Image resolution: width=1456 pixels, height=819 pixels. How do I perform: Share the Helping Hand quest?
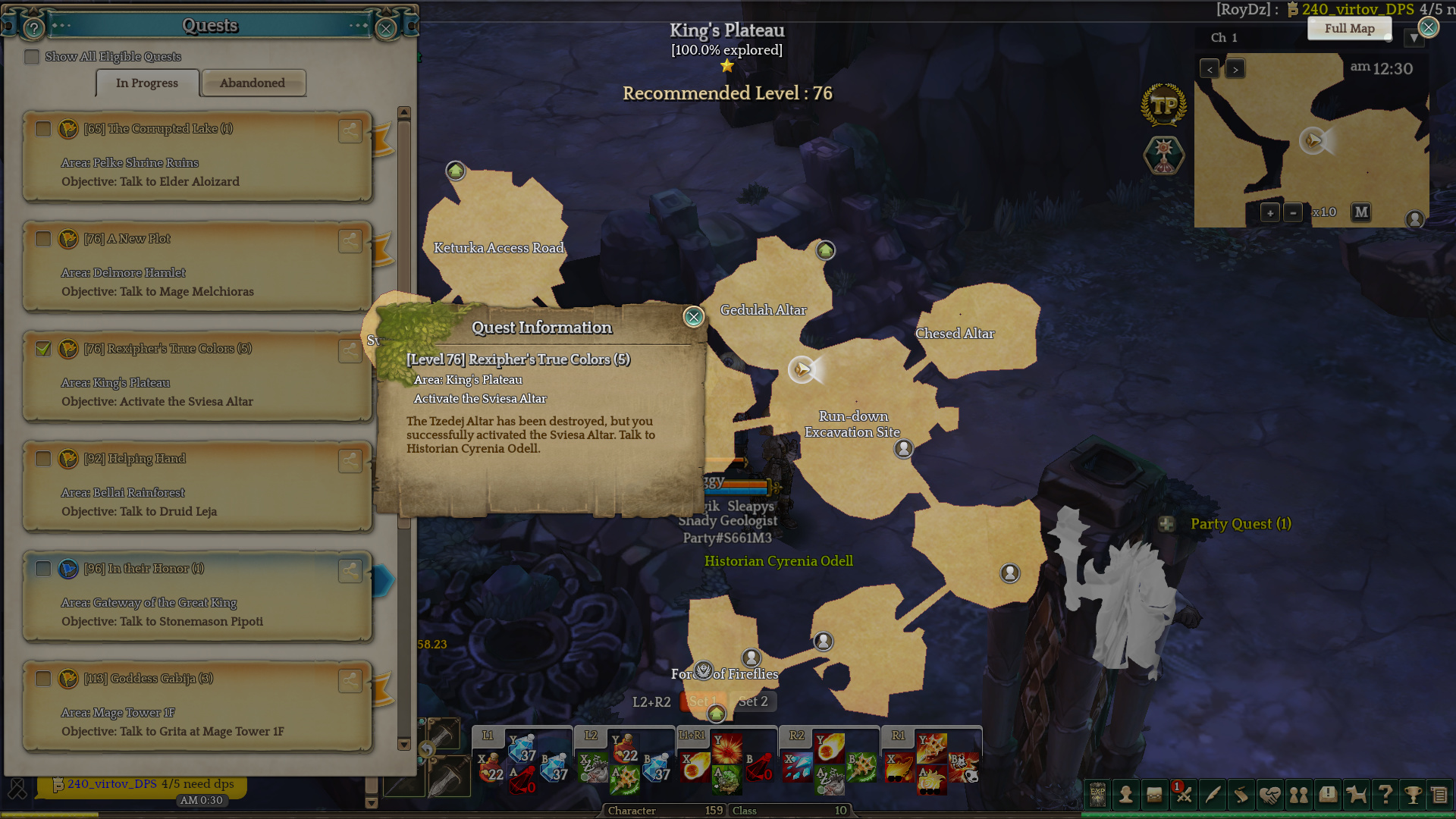tap(350, 460)
